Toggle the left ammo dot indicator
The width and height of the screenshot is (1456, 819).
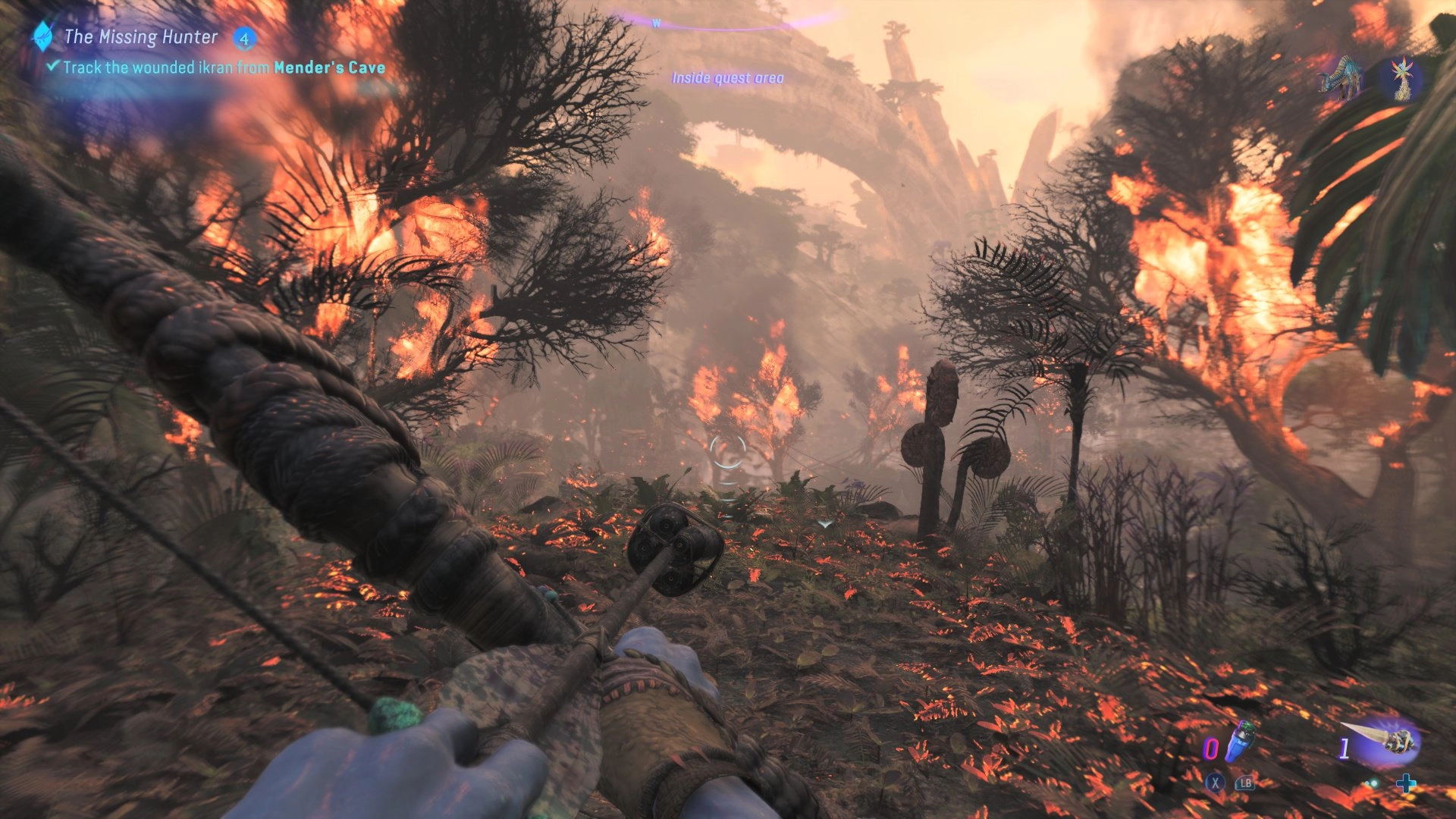[x=1368, y=783]
